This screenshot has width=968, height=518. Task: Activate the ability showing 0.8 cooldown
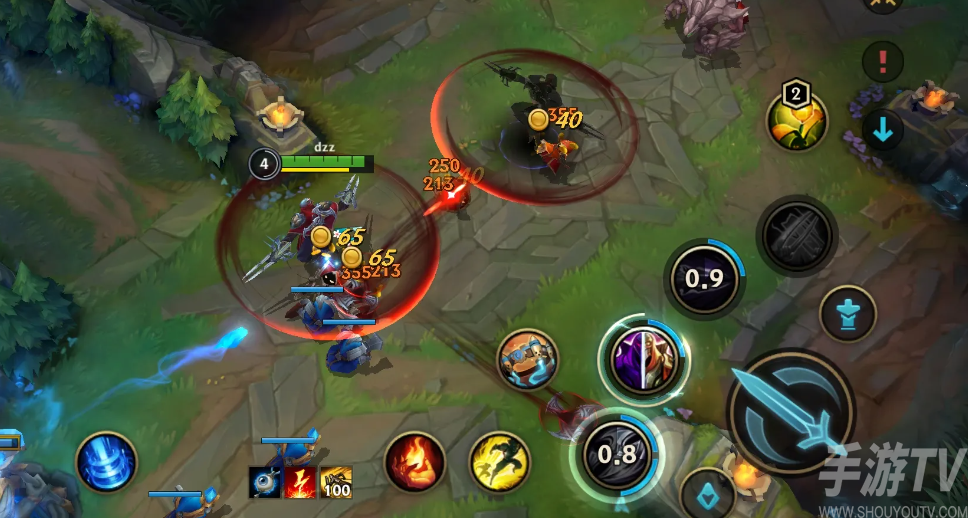616,454
